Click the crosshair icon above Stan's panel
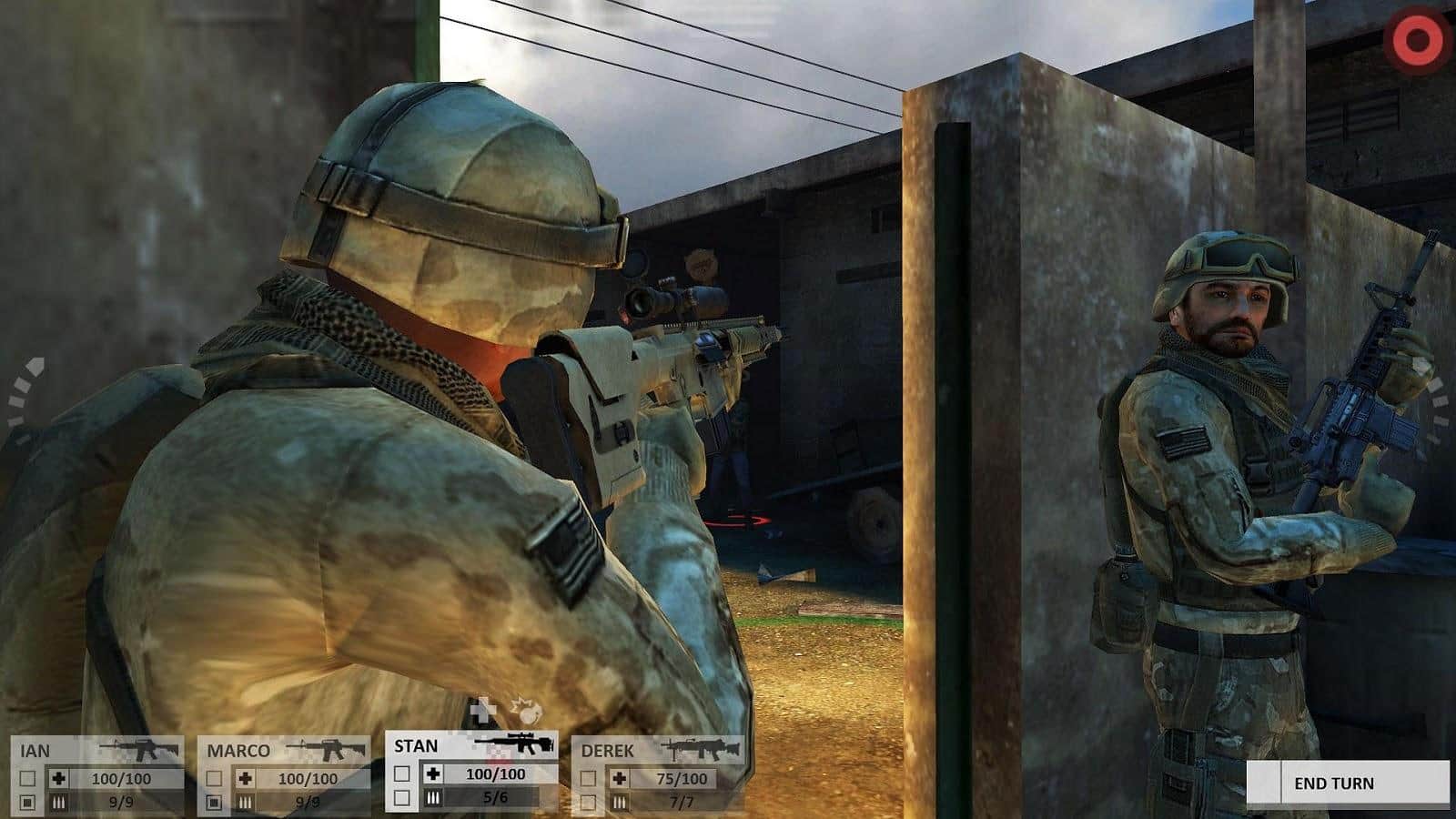This screenshot has width=1456, height=819. coord(480,712)
